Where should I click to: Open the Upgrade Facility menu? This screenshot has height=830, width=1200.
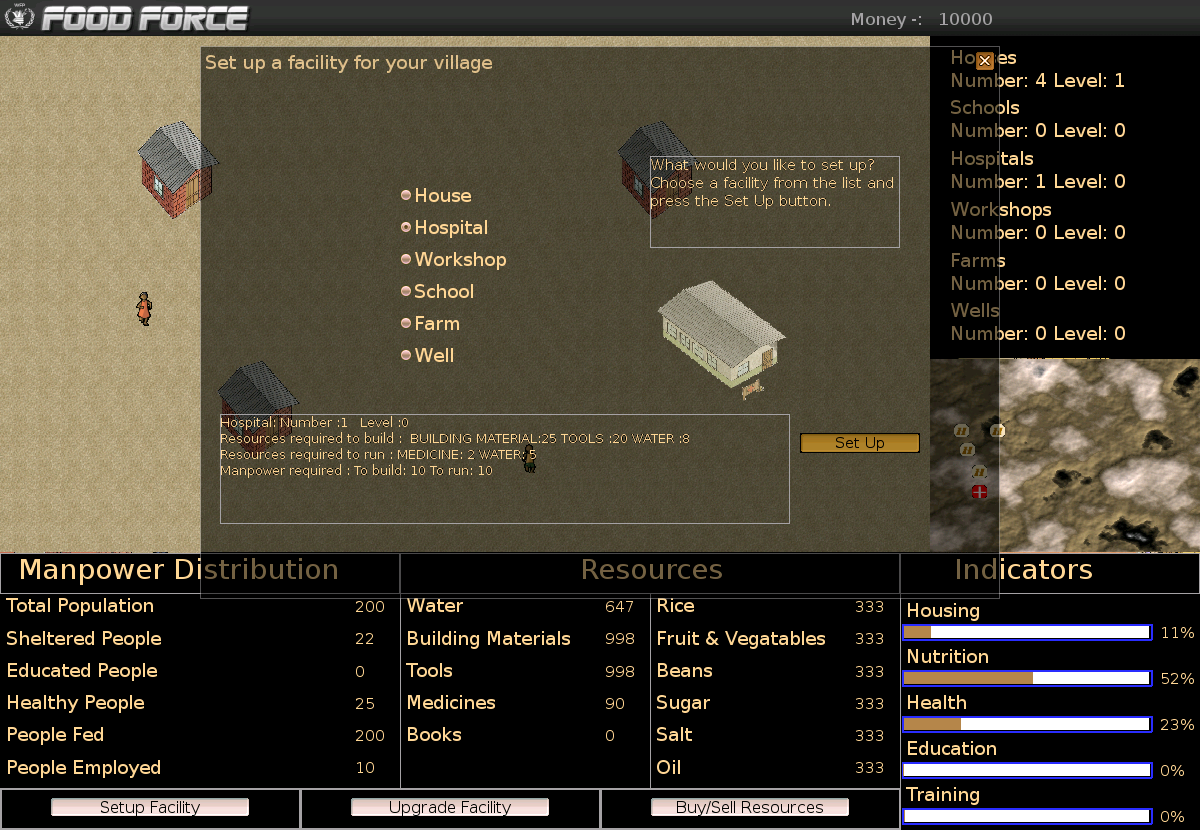(x=450, y=807)
